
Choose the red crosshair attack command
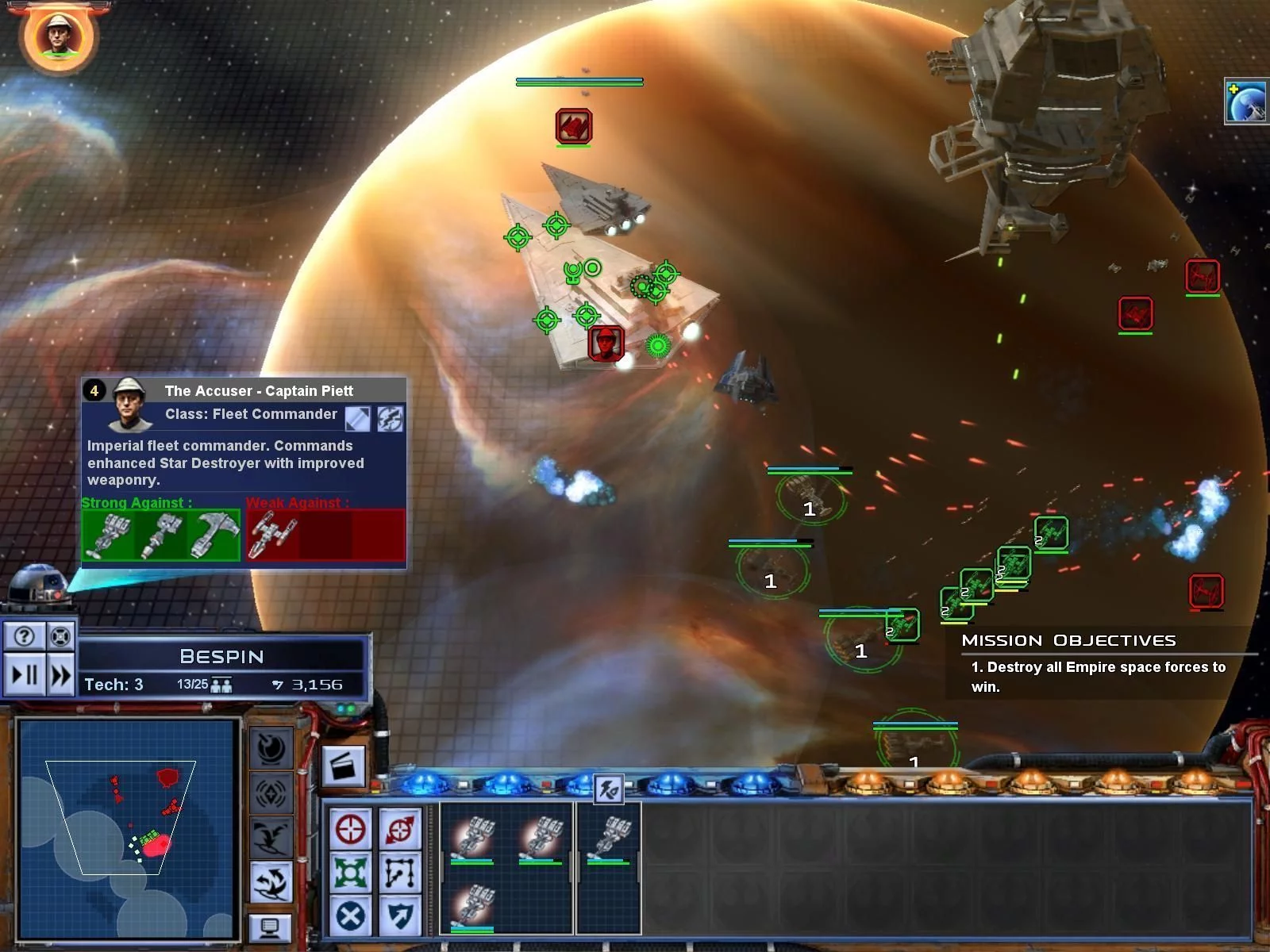(x=350, y=830)
